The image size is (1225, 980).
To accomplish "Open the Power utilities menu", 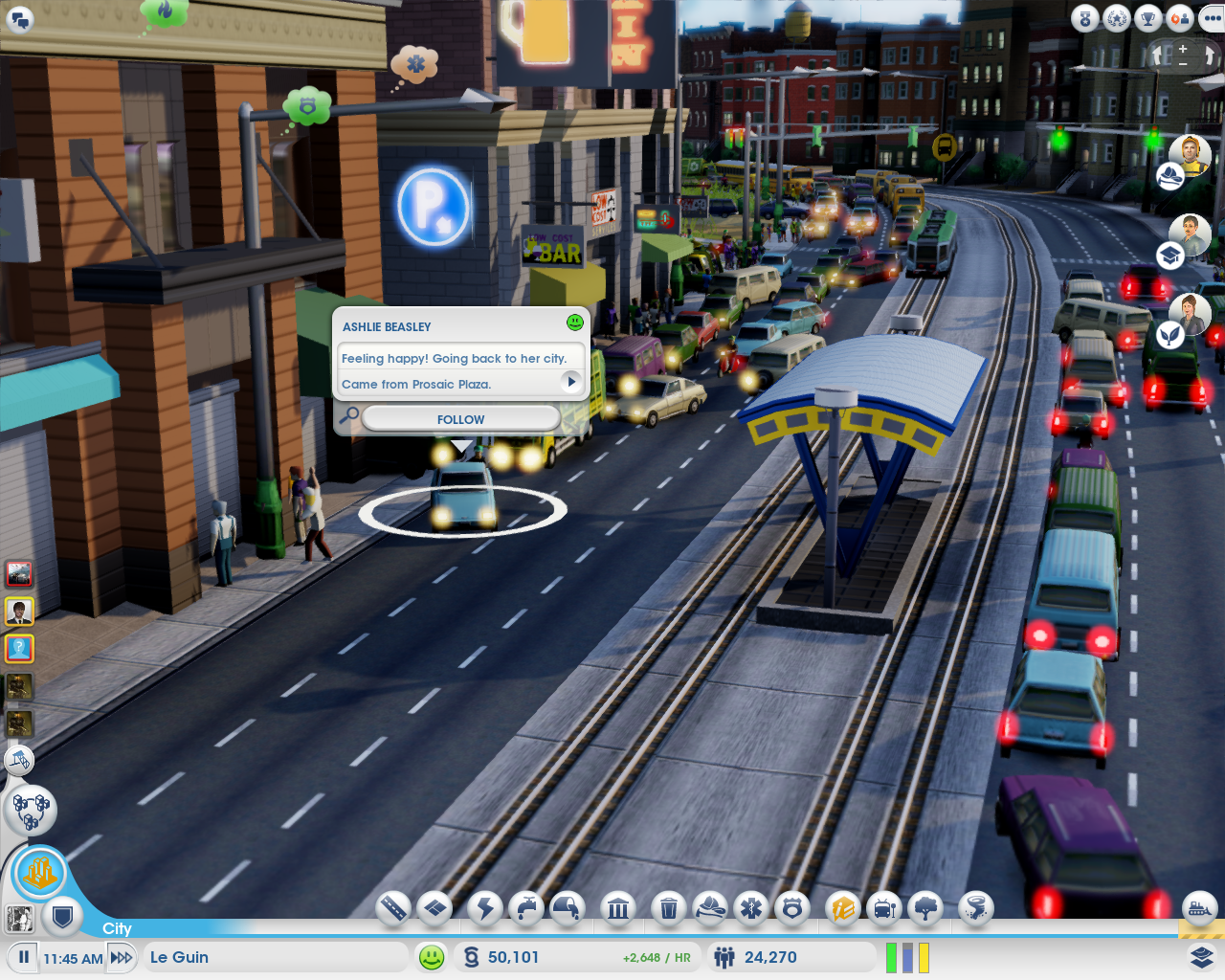I will (x=483, y=909).
